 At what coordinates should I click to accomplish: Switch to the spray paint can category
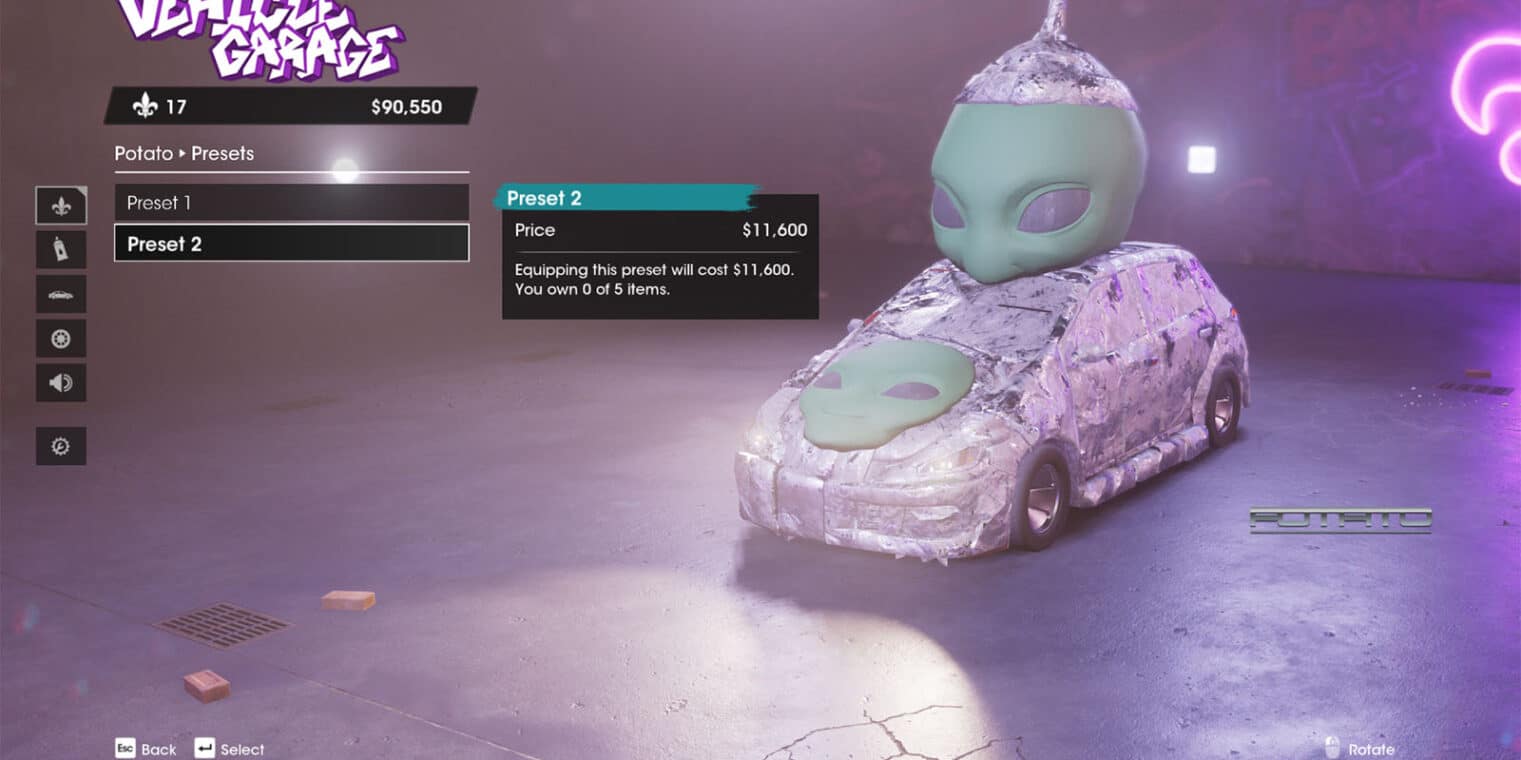tap(61, 250)
